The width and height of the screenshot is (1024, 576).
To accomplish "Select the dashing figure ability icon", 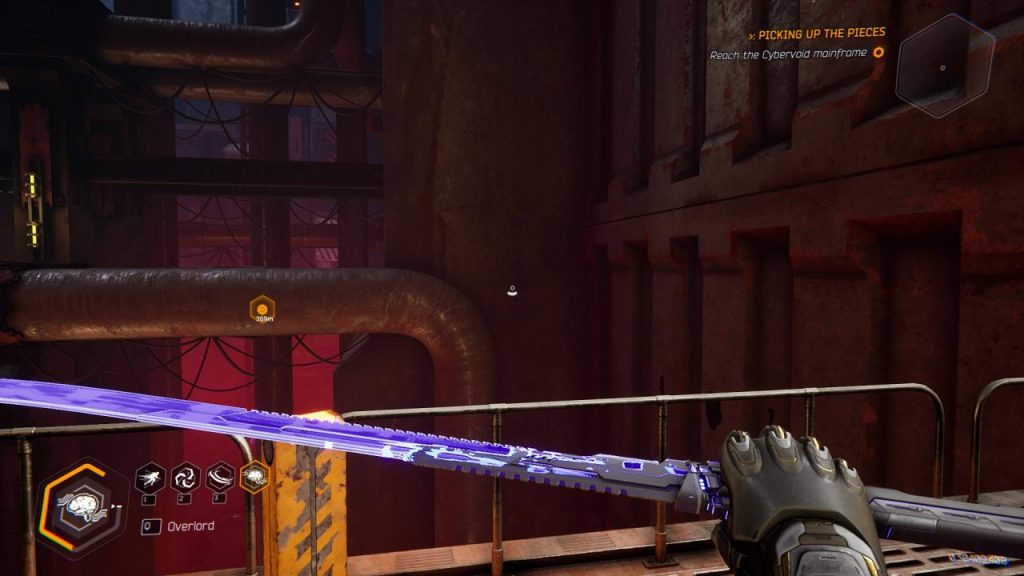I will click(150, 476).
